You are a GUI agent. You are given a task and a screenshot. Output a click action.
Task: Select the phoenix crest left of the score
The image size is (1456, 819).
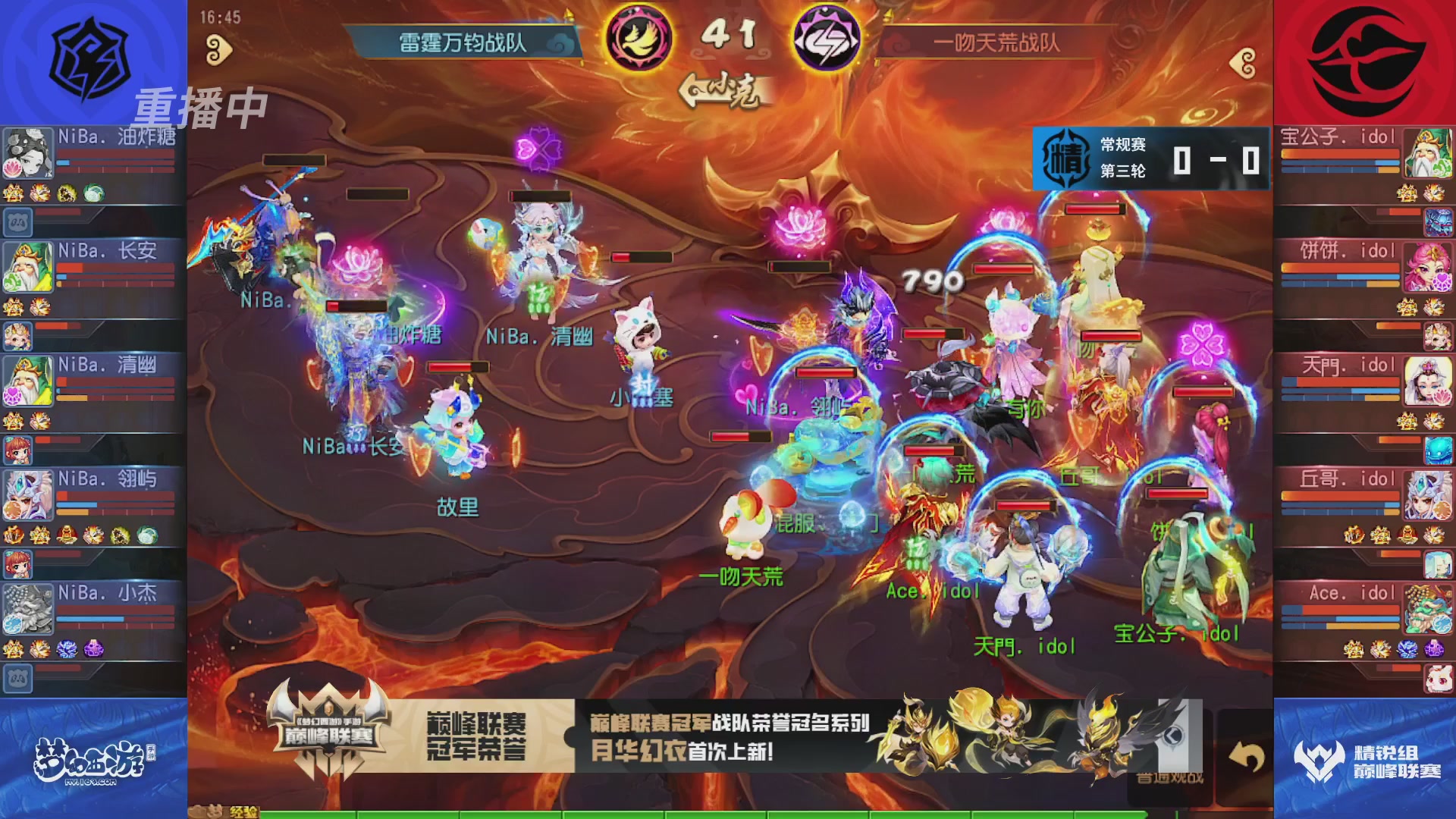639,34
